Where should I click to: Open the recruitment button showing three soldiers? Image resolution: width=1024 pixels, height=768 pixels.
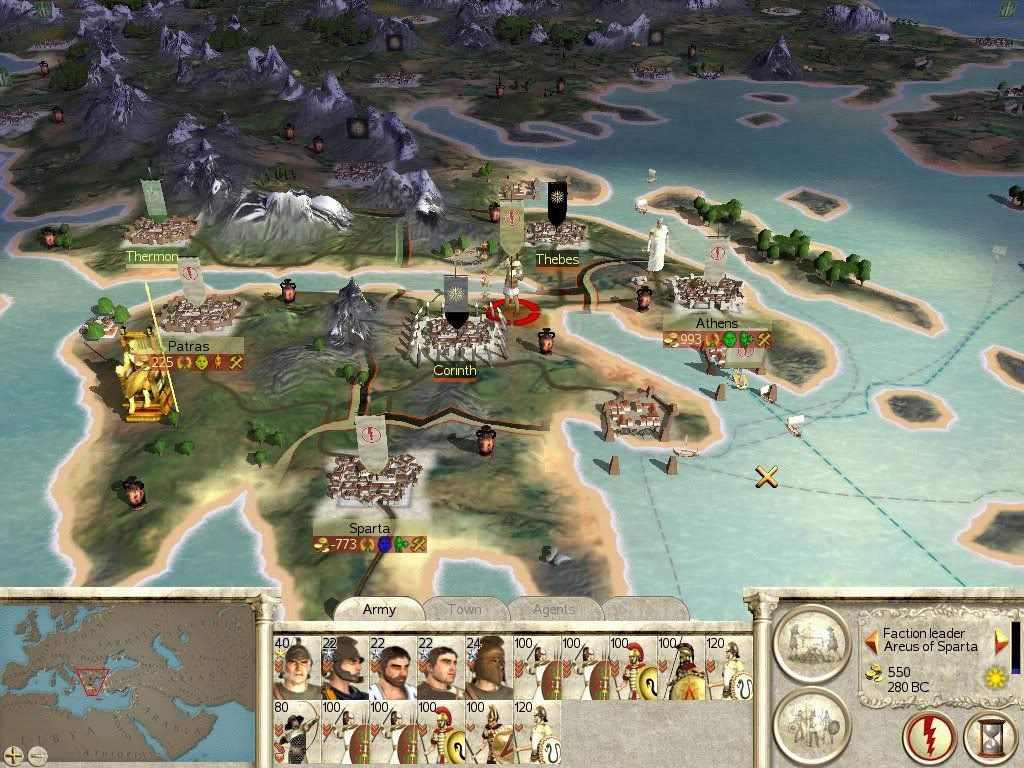click(x=811, y=722)
